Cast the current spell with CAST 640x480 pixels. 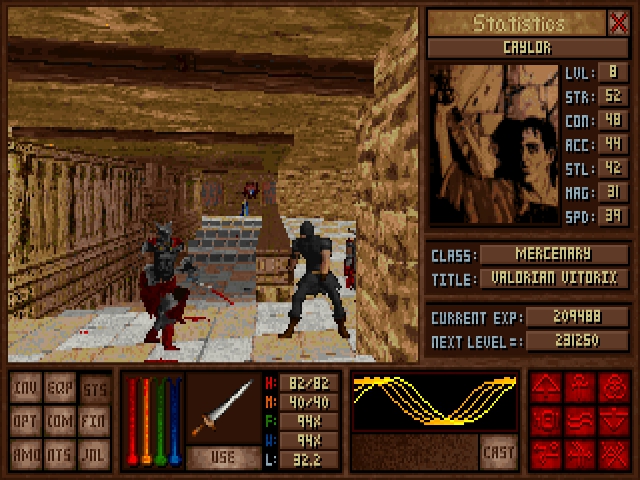[x=498, y=451]
